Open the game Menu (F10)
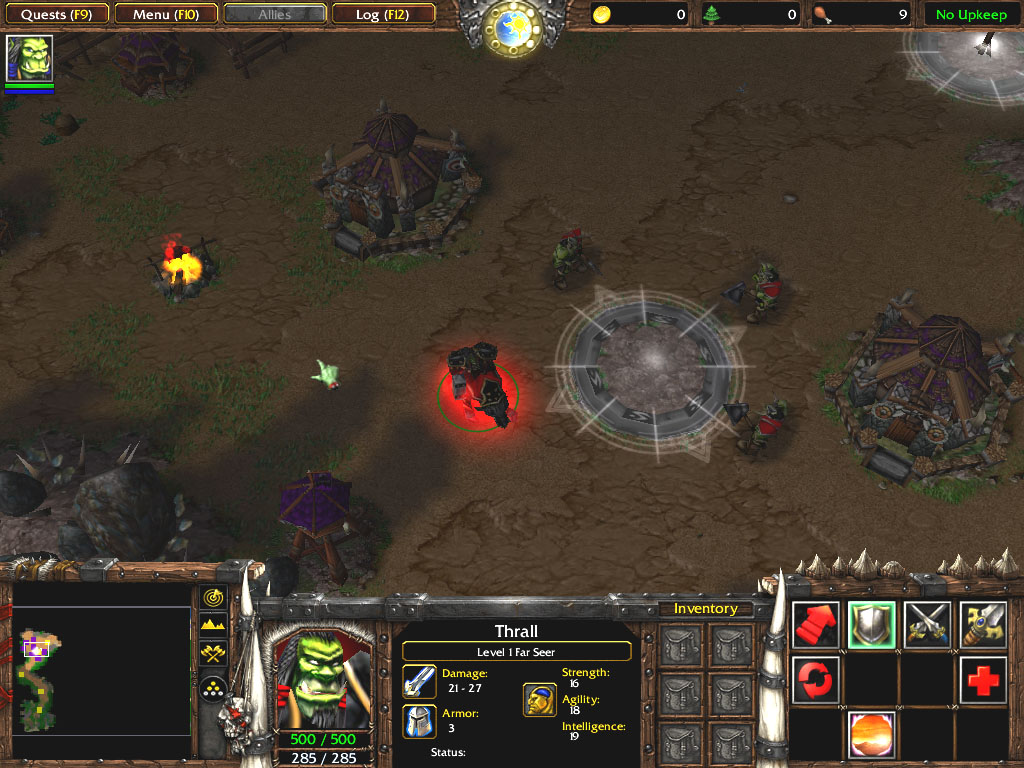The image size is (1024, 768). (165, 14)
